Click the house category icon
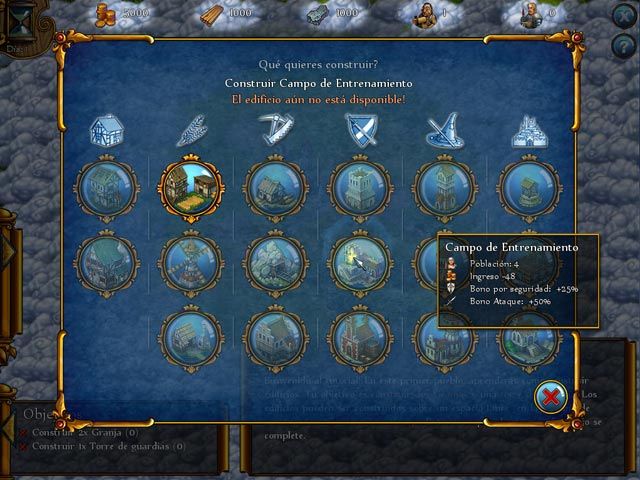640x480 pixels. [105, 127]
